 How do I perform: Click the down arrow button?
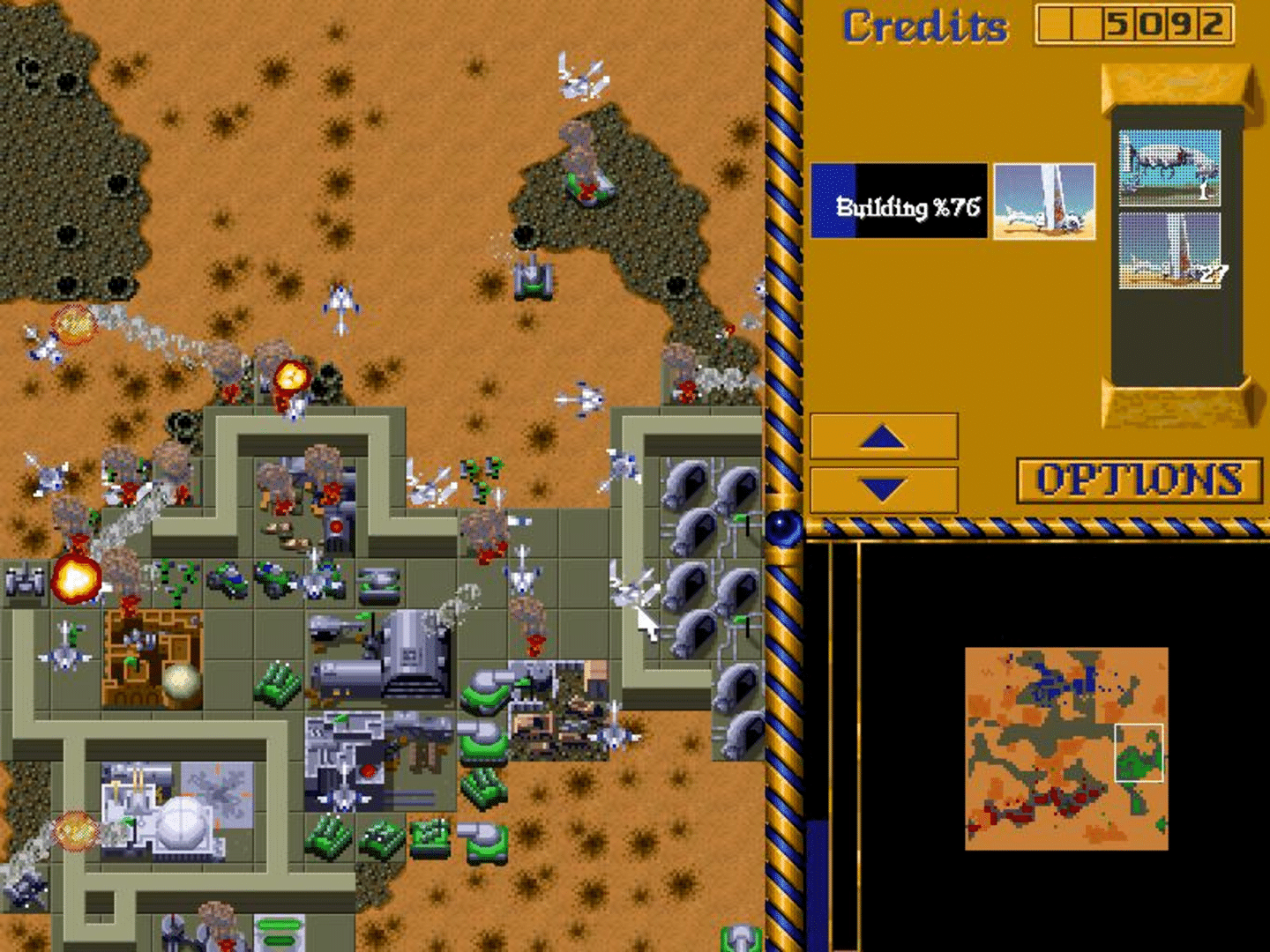point(884,489)
